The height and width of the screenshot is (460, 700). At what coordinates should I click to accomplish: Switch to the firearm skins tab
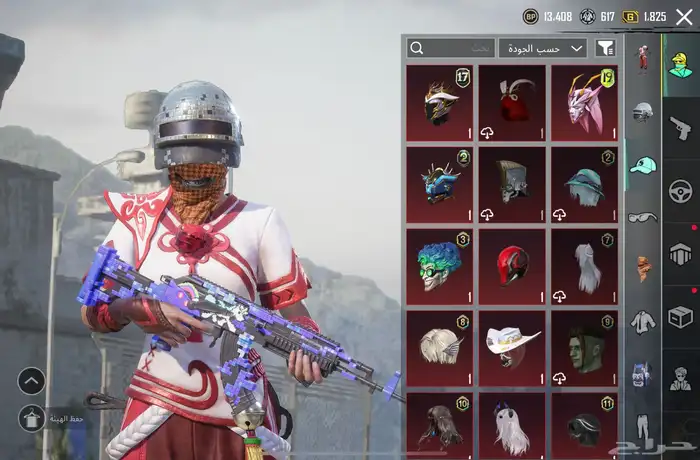(x=681, y=127)
